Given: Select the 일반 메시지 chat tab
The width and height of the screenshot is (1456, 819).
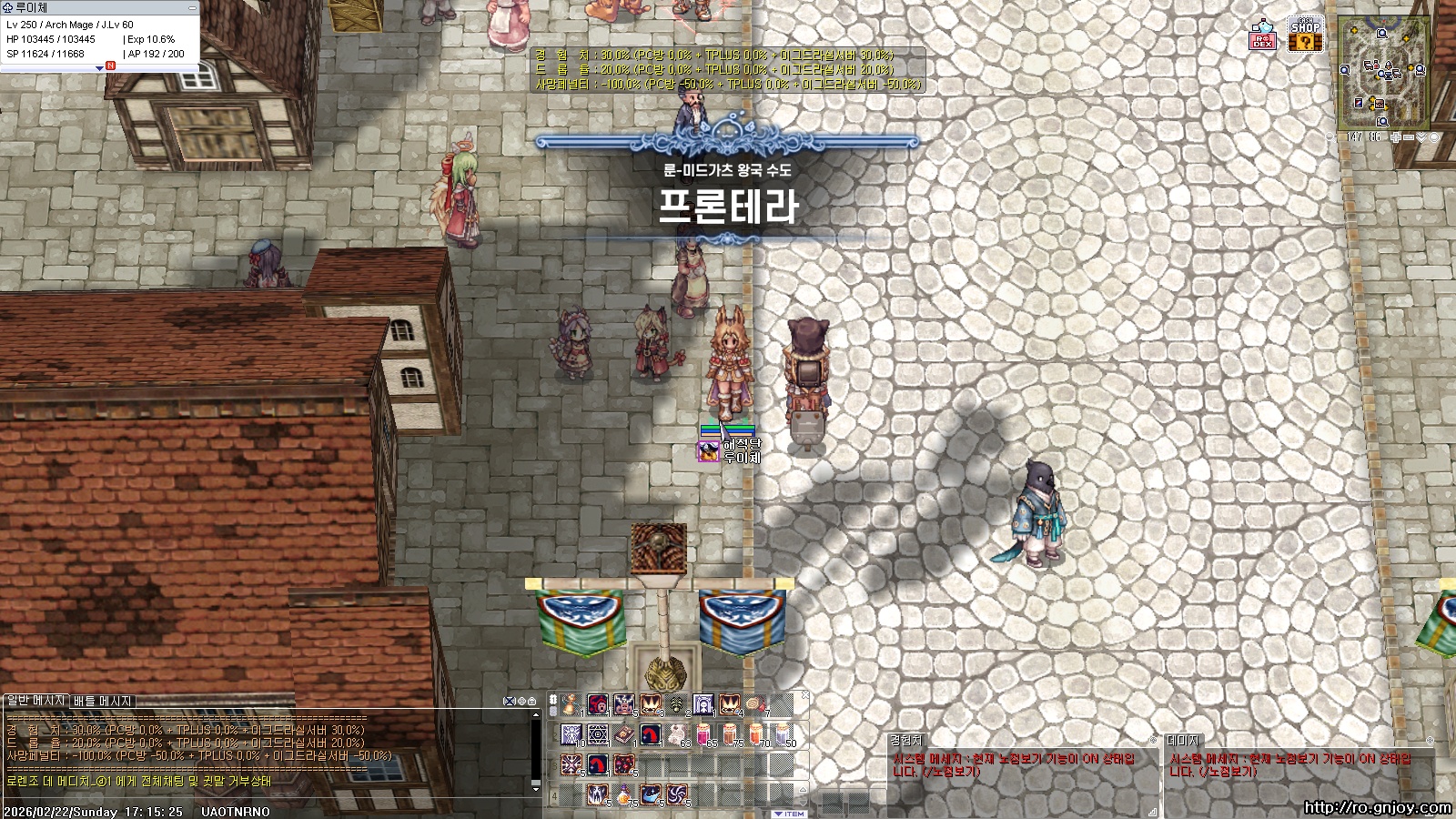Looking at the screenshot, I should point(35,701).
